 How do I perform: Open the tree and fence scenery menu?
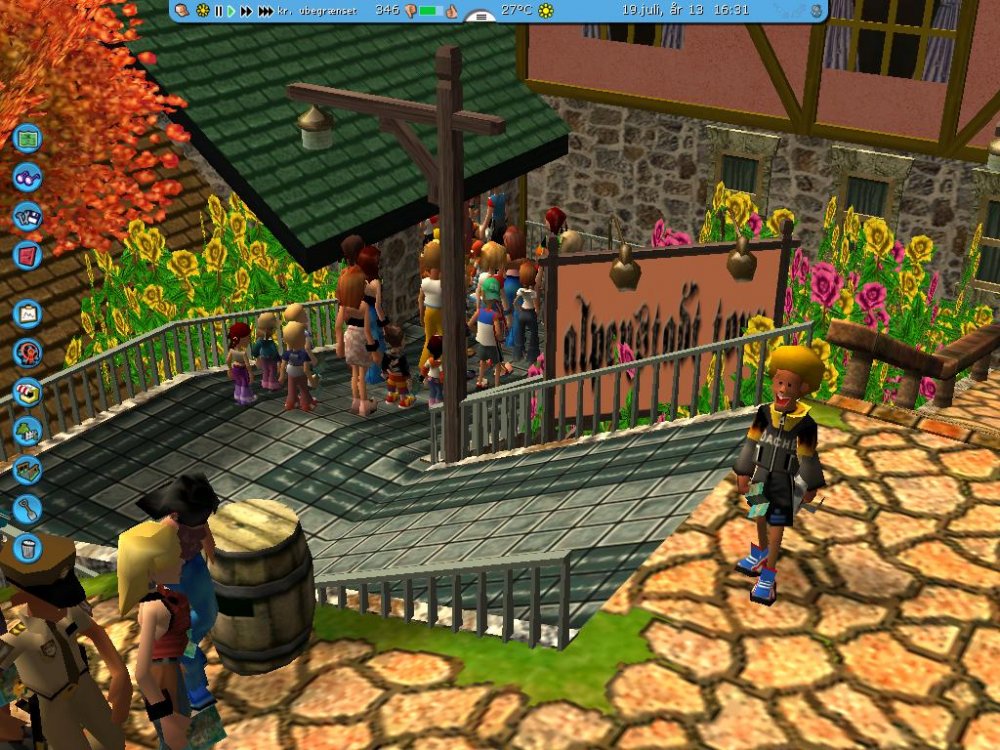pos(27,431)
